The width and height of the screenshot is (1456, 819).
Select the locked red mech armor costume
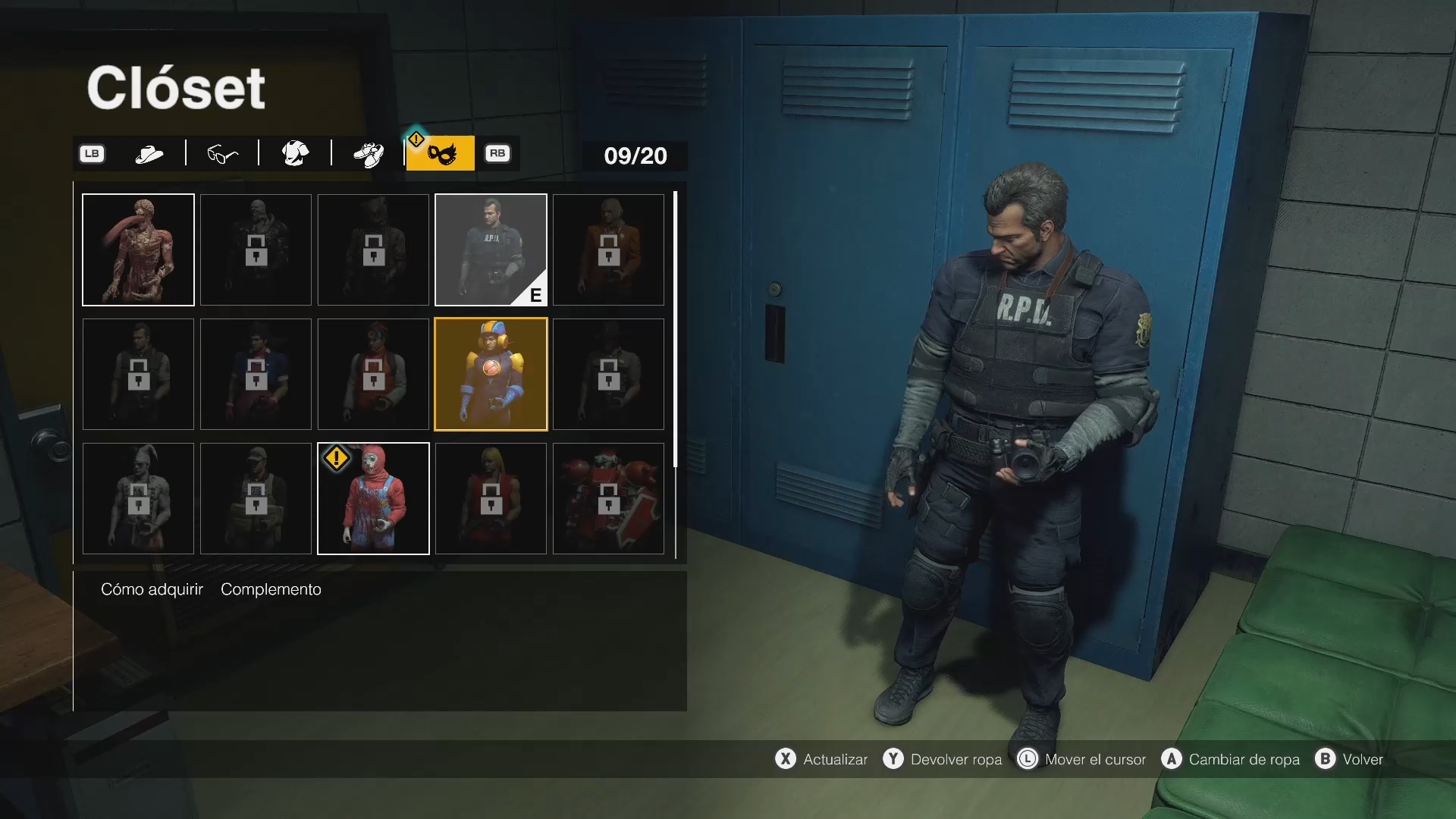pos(608,498)
